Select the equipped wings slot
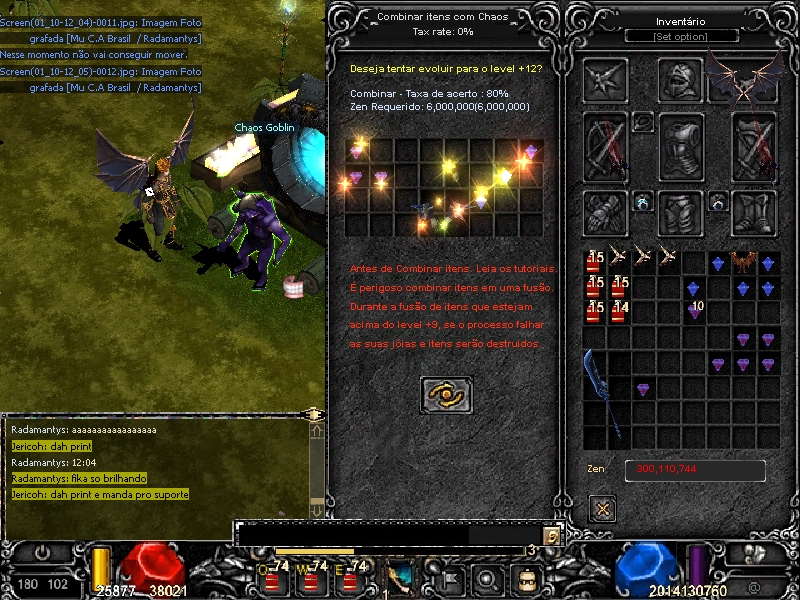 pyautogui.click(x=744, y=78)
